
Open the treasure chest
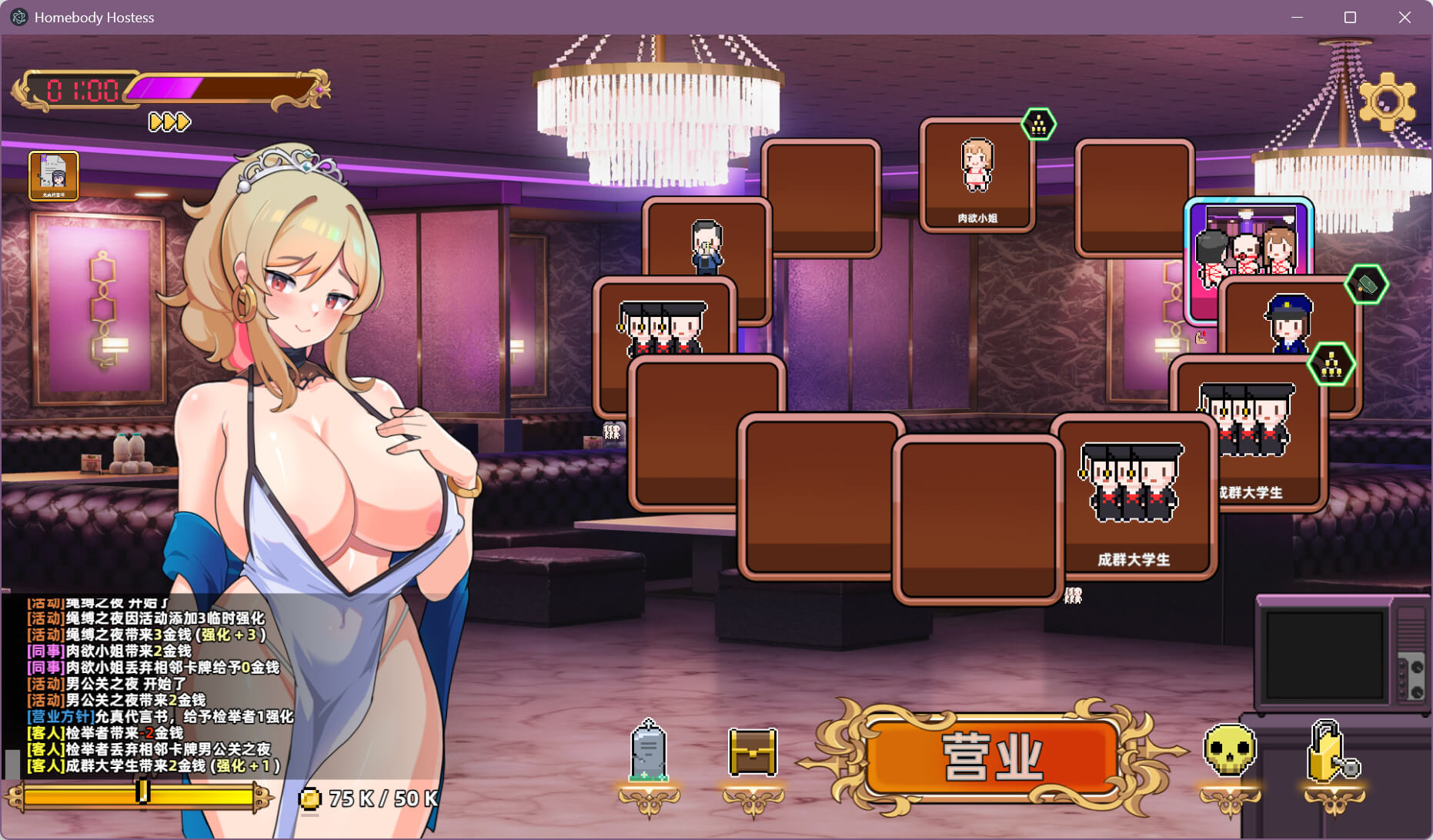[x=753, y=752]
